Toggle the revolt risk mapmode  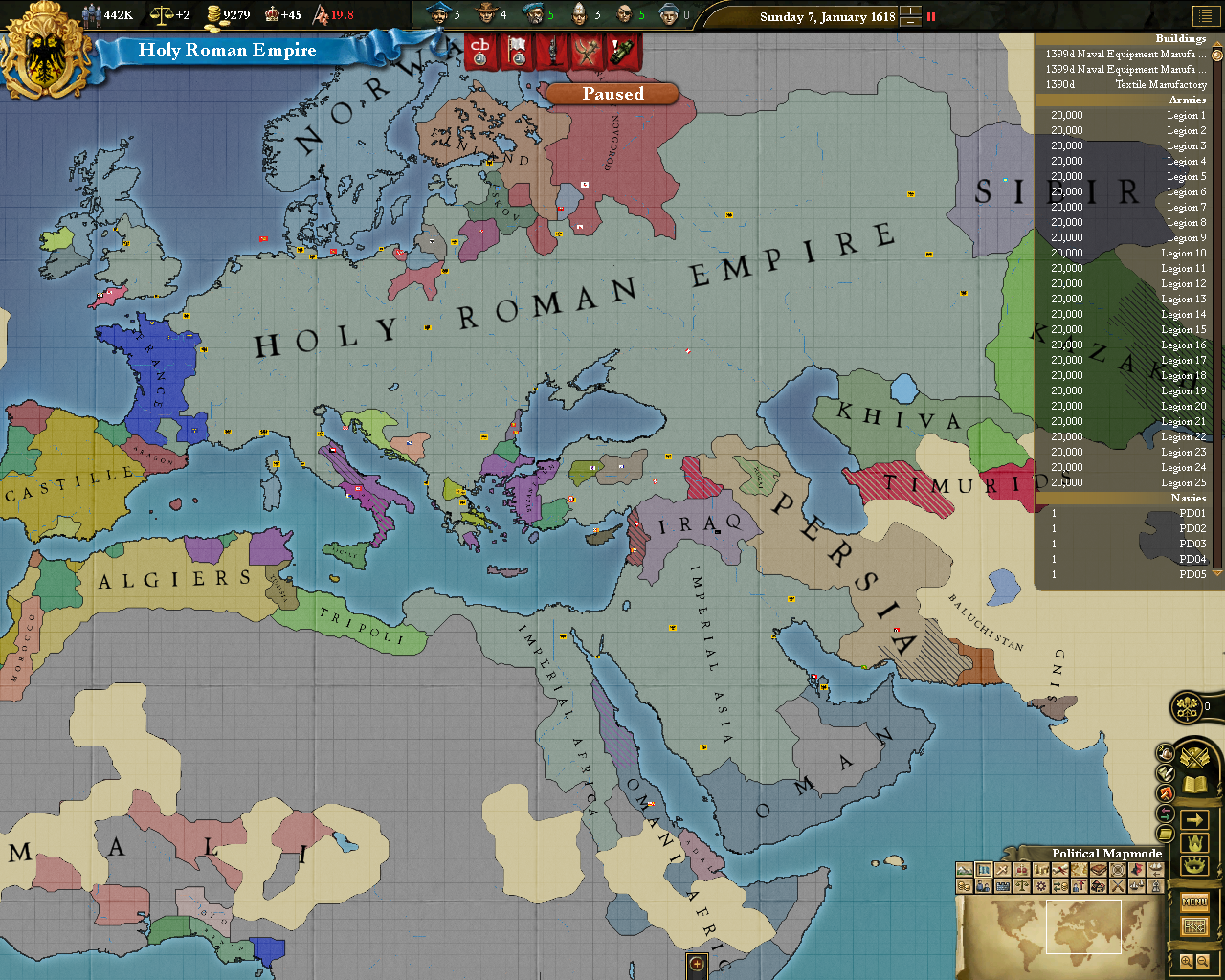pyautogui.click(x=1136, y=869)
